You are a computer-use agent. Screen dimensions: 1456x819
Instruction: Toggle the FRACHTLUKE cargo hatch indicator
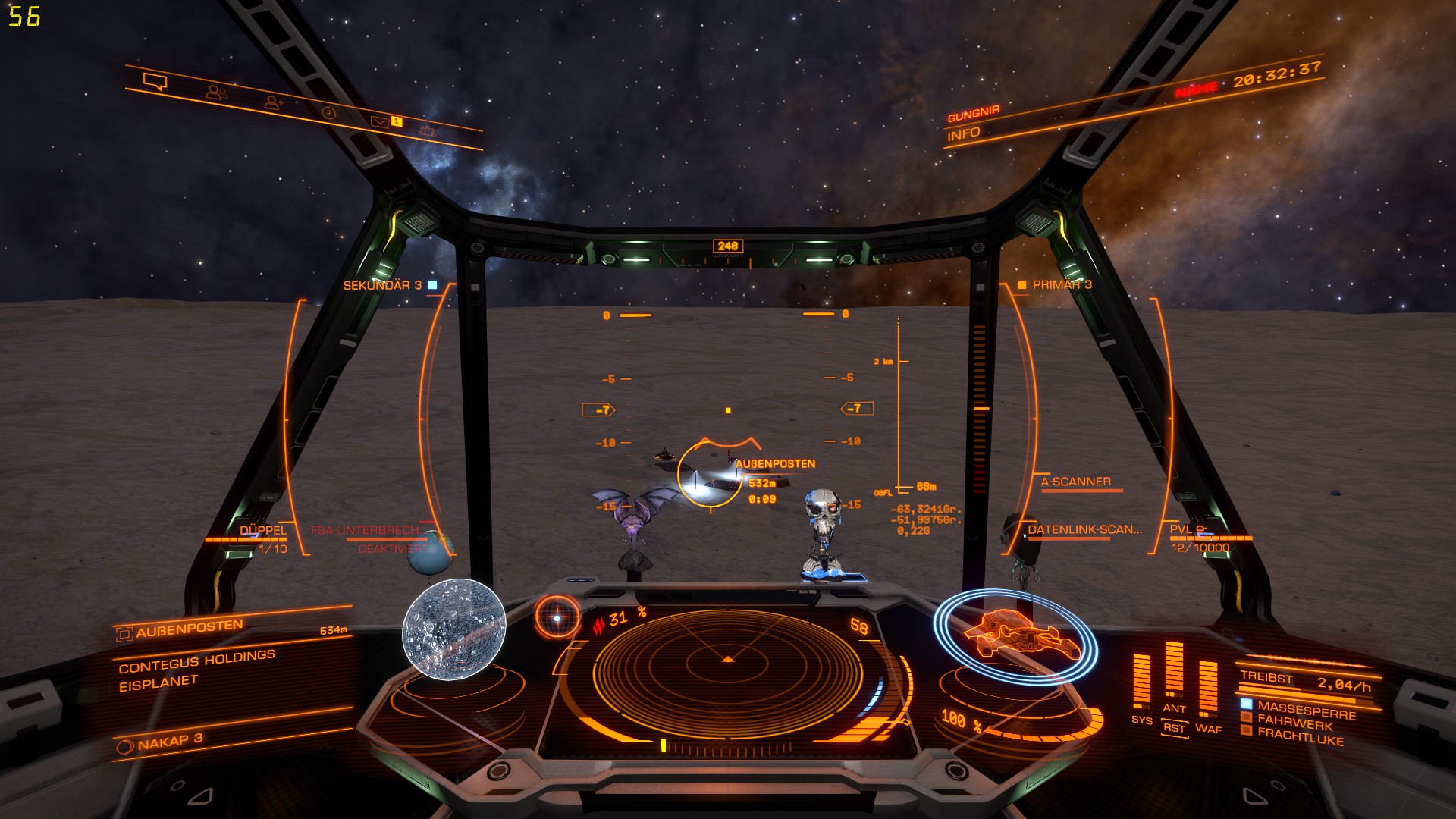tap(1300, 736)
